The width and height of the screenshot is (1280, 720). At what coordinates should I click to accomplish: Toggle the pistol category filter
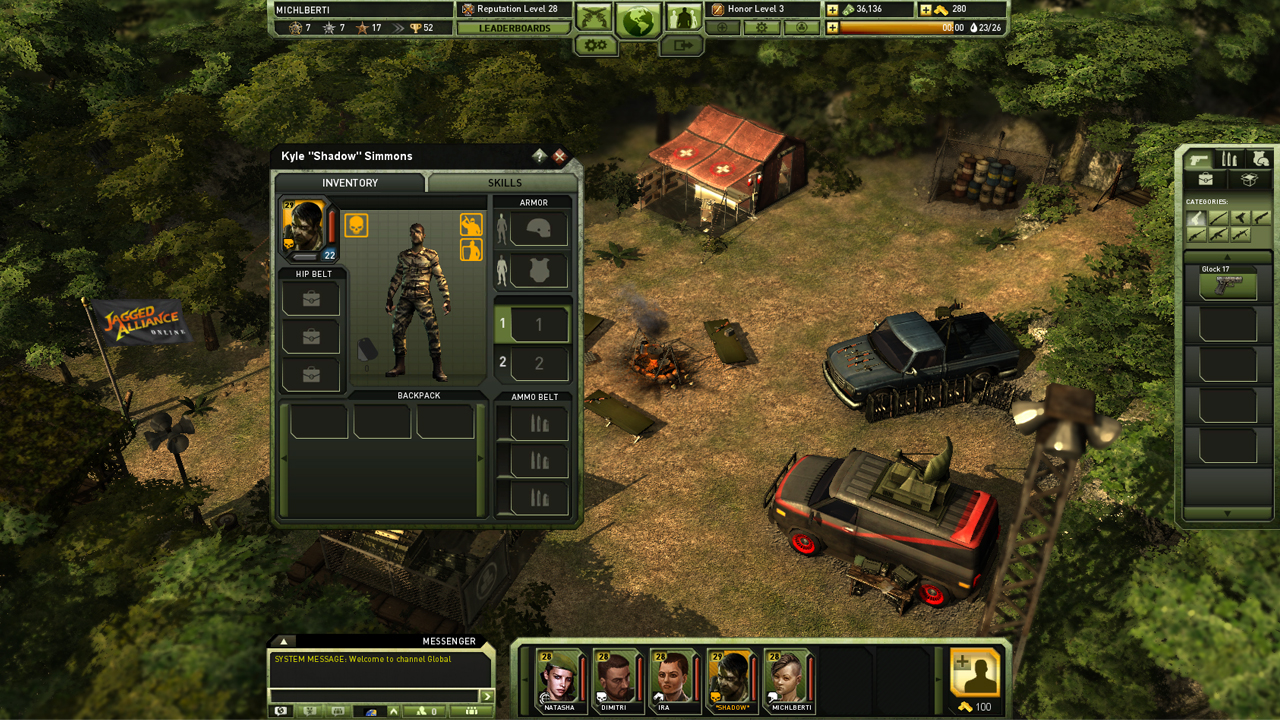pyautogui.click(x=1197, y=218)
